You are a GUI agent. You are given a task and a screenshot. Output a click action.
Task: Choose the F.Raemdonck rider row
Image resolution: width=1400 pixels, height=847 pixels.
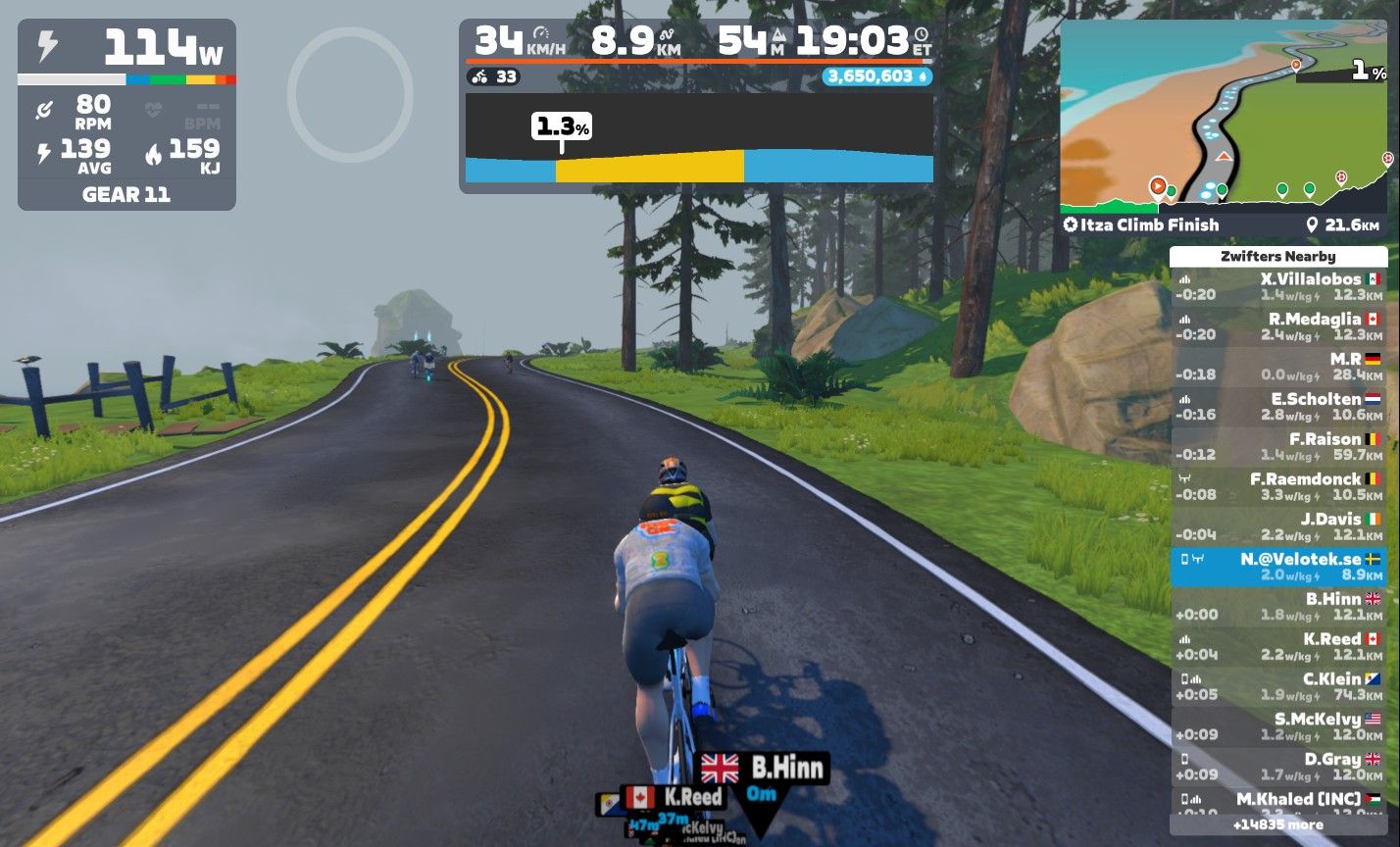pos(1278,486)
